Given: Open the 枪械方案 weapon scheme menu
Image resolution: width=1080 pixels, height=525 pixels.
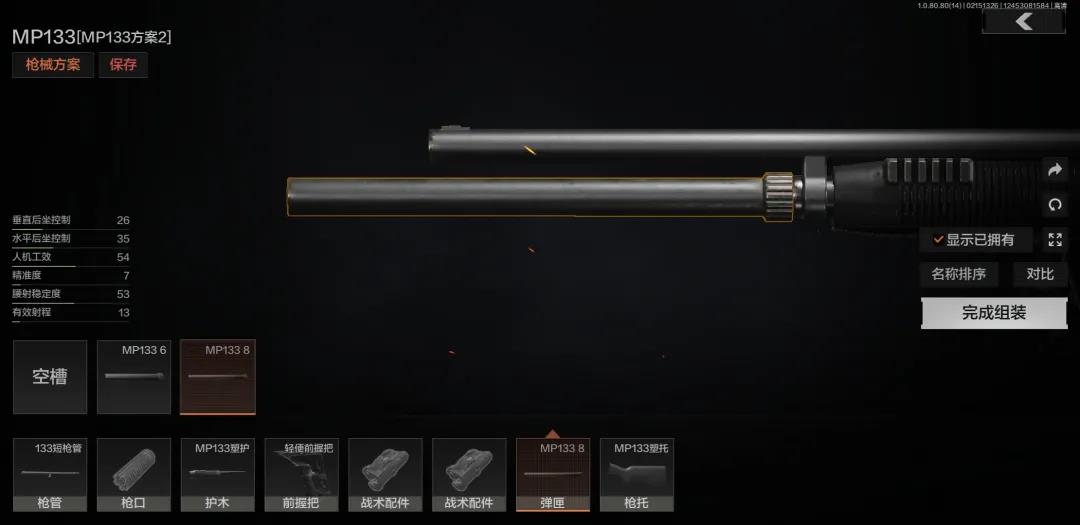Looking at the screenshot, I should click(53, 65).
